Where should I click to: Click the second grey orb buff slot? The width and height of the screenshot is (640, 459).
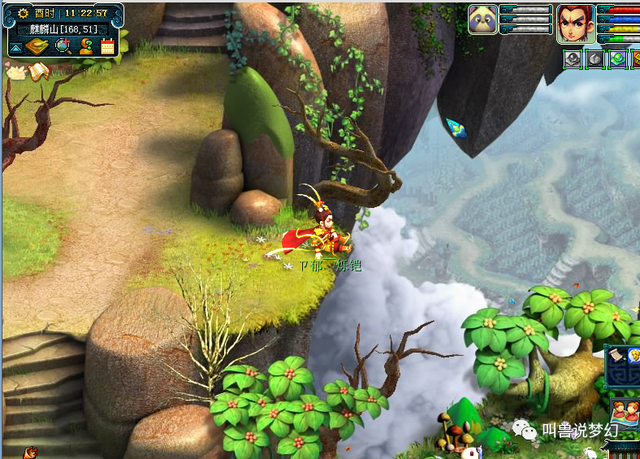click(596, 59)
